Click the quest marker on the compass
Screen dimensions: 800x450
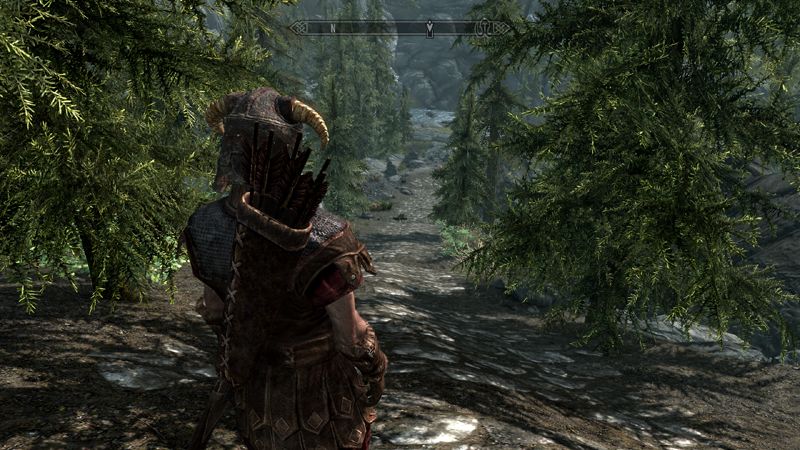pos(429,28)
